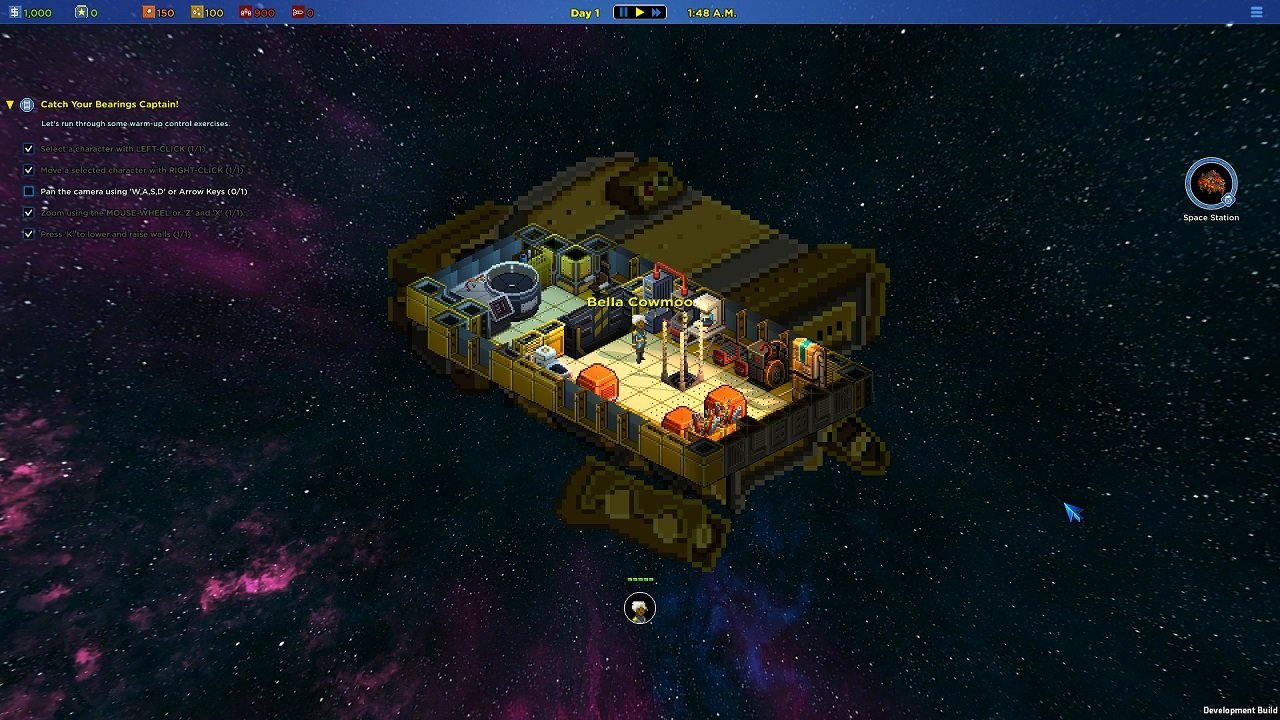Image resolution: width=1280 pixels, height=720 pixels.
Task: Pause the game with the pause icon
Action: [x=625, y=13]
